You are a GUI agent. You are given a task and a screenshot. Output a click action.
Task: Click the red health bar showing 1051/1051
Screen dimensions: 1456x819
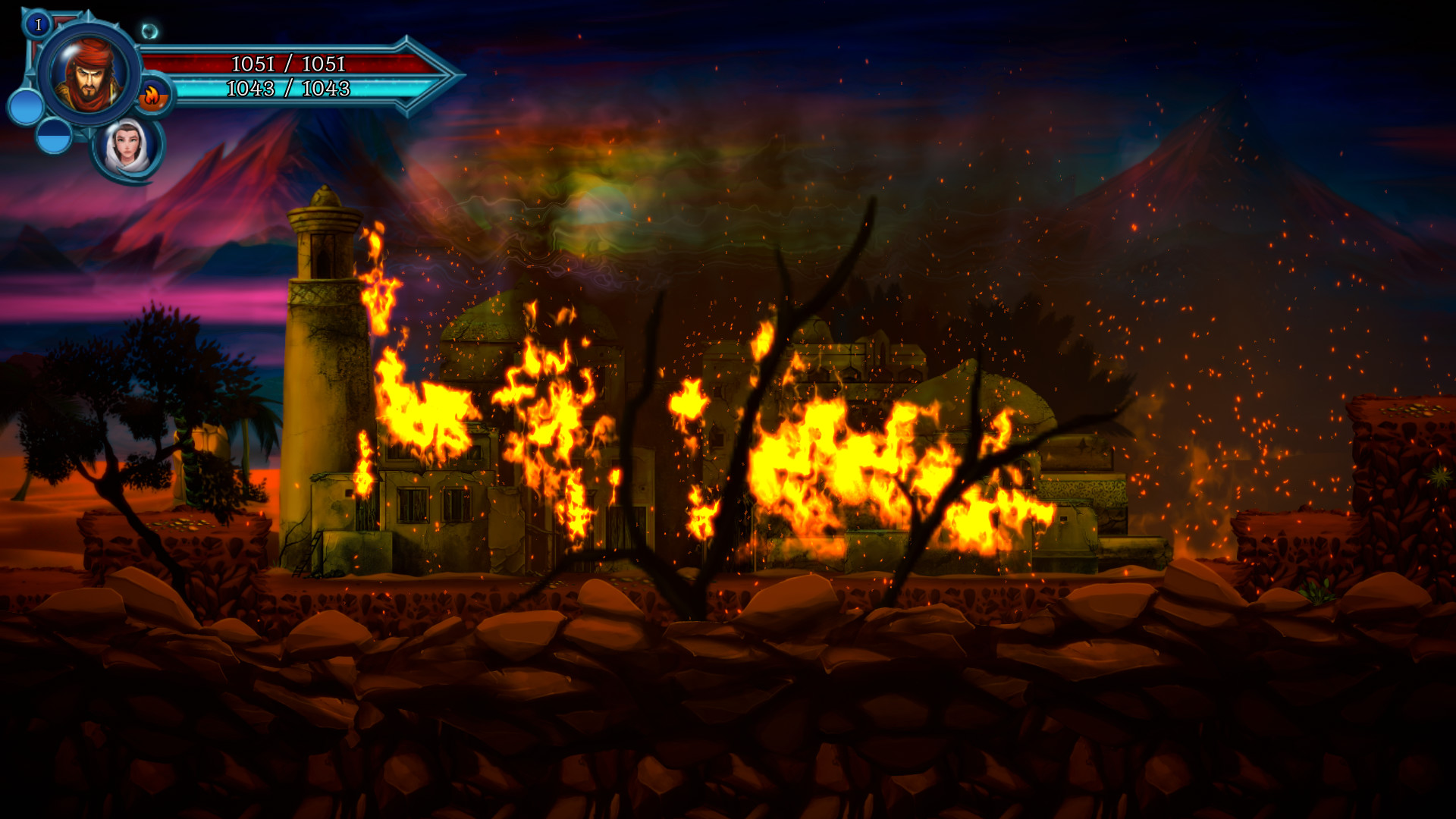288,64
